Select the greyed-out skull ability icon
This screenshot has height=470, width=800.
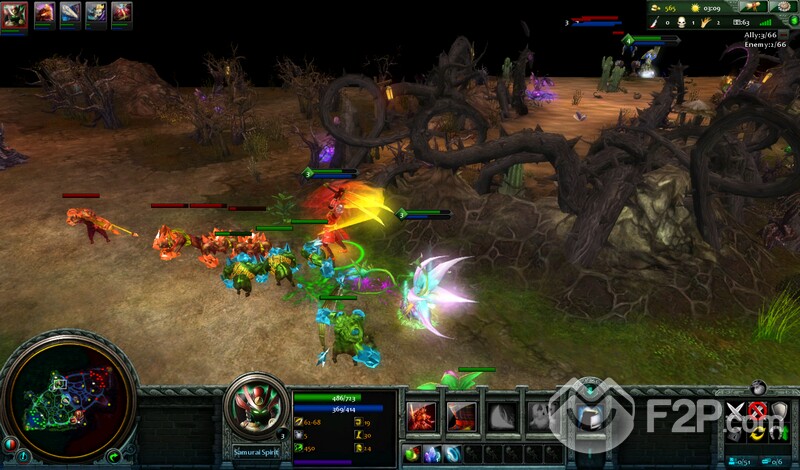pyautogui.click(x=541, y=415)
